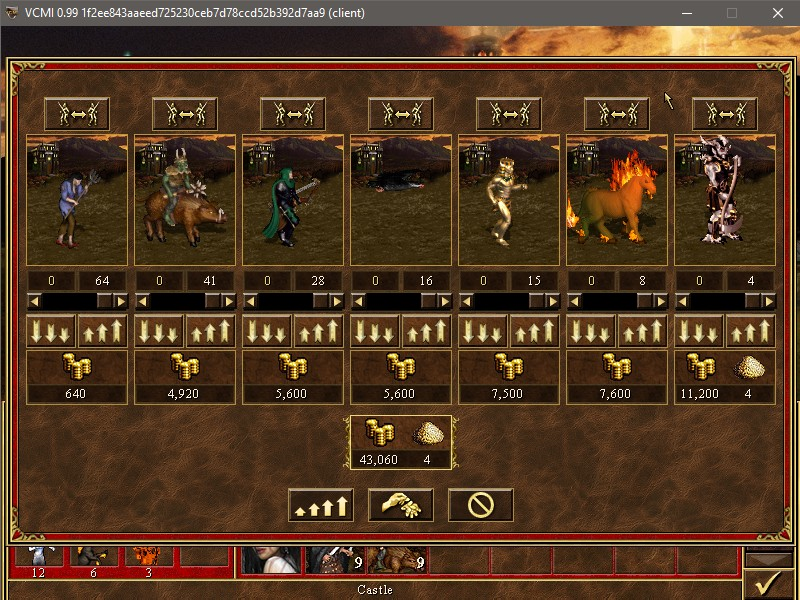Decrease peasant count with left arrow
The image size is (800, 600).
(x=33, y=300)
